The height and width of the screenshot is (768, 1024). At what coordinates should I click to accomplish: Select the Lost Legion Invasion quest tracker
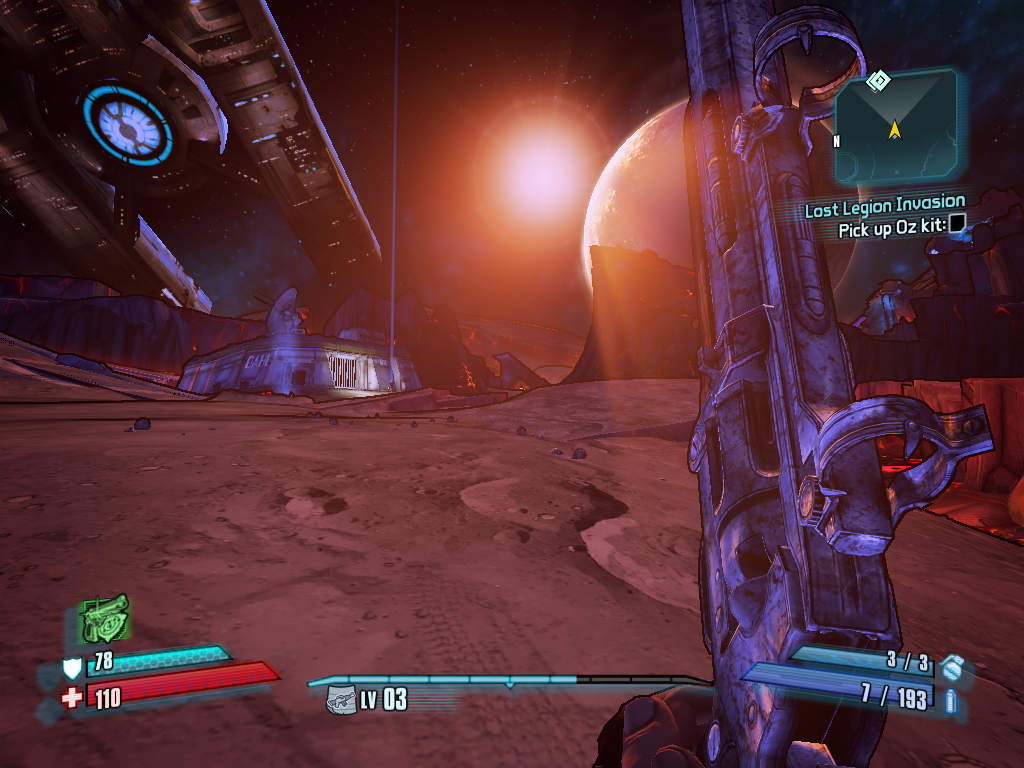(884, 210)
